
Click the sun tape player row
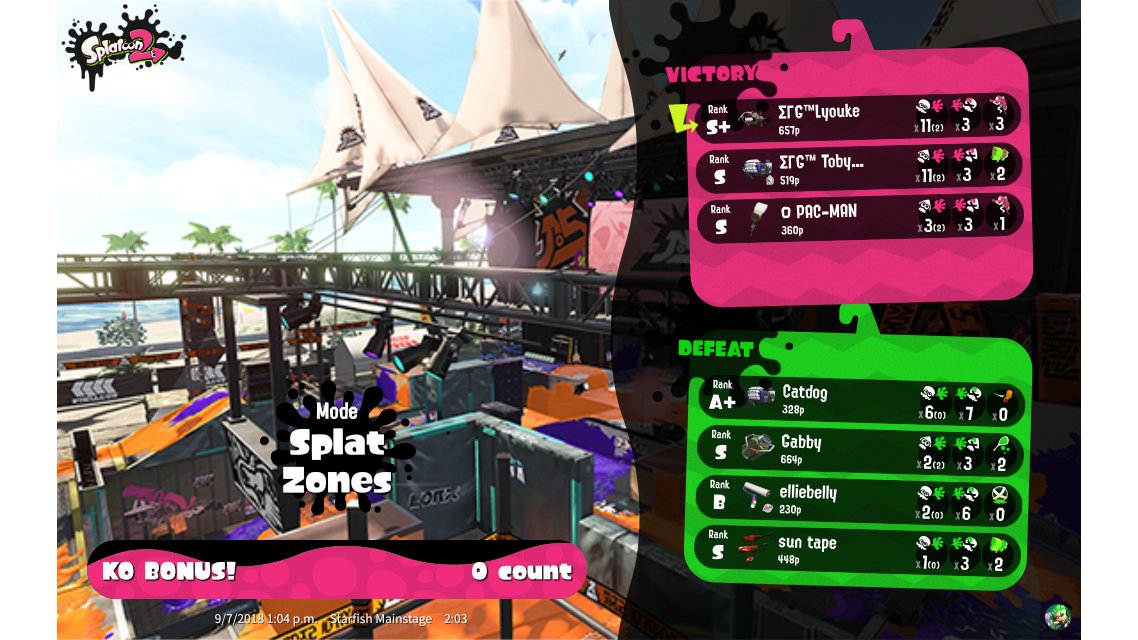coord(861,551)
